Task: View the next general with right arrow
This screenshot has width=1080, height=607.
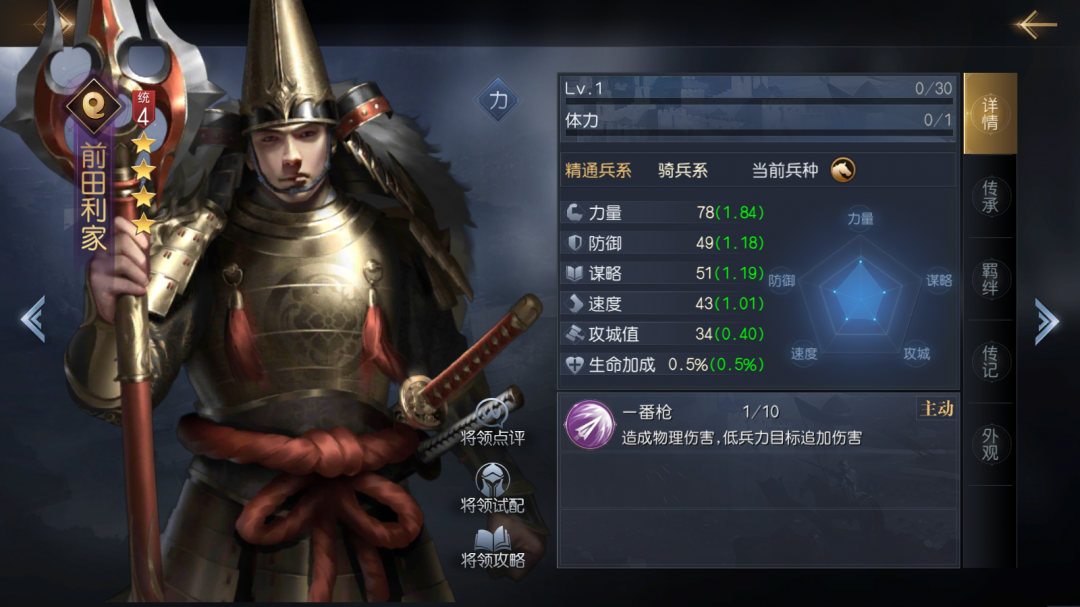Action: [1046, 320]
